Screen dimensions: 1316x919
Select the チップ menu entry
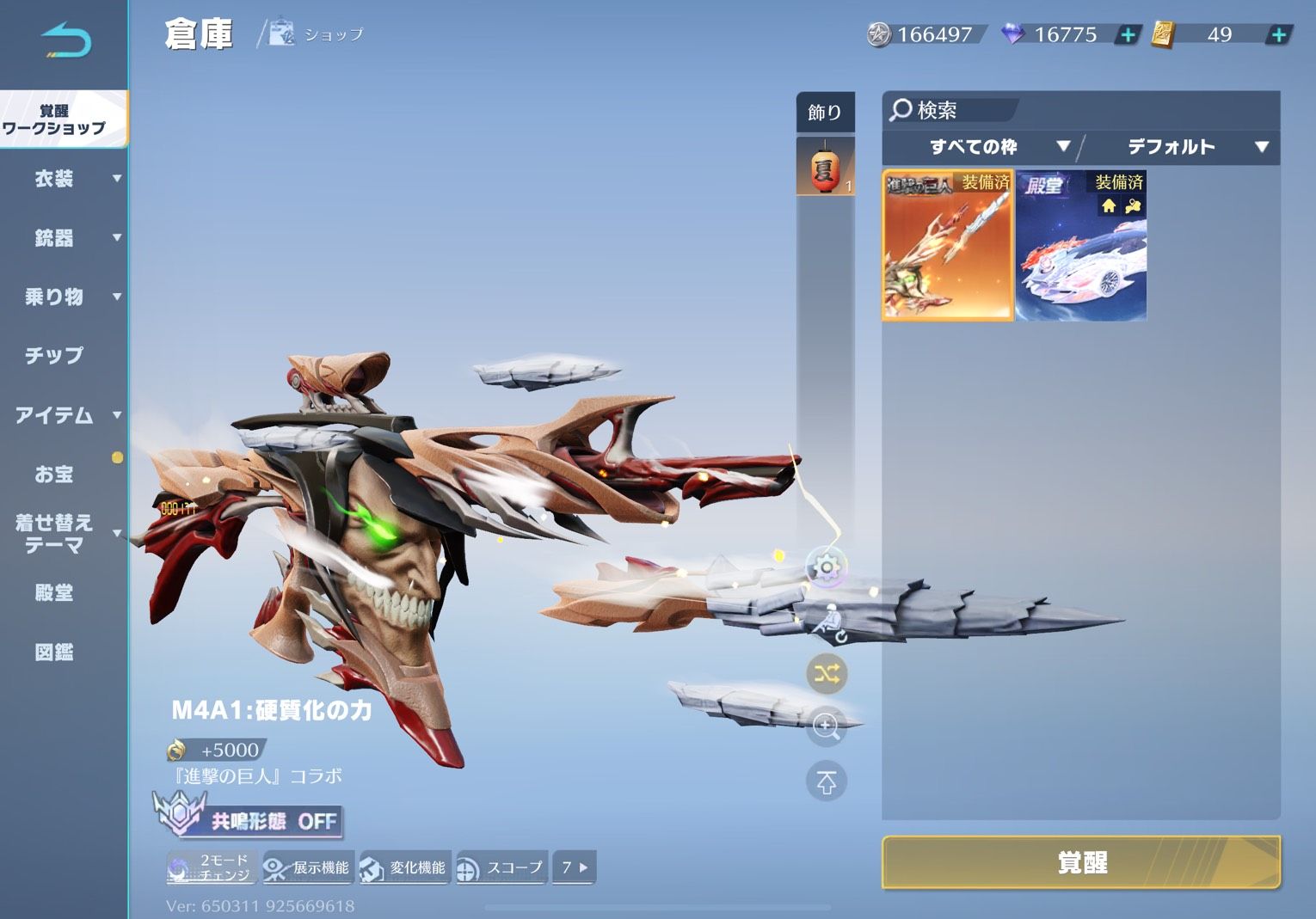54,356
